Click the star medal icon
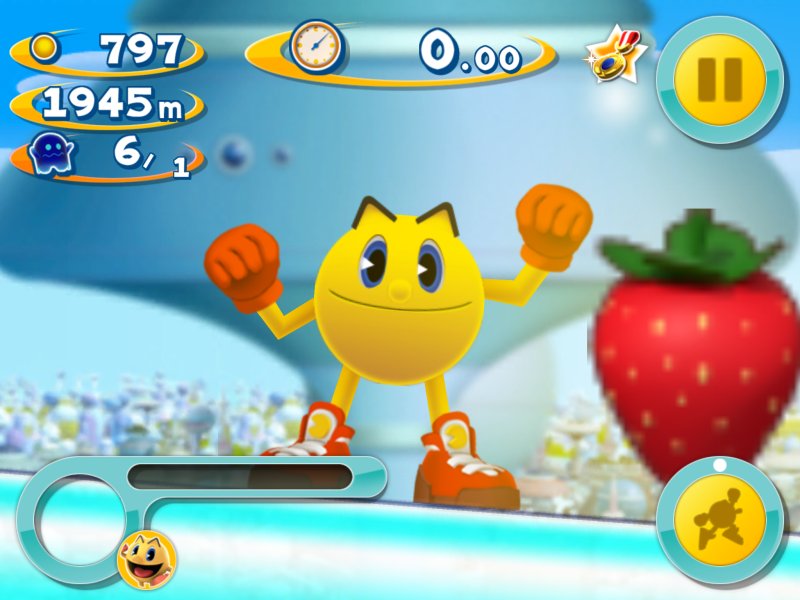This screenshot has width=800, height=600. pos(614,56)
